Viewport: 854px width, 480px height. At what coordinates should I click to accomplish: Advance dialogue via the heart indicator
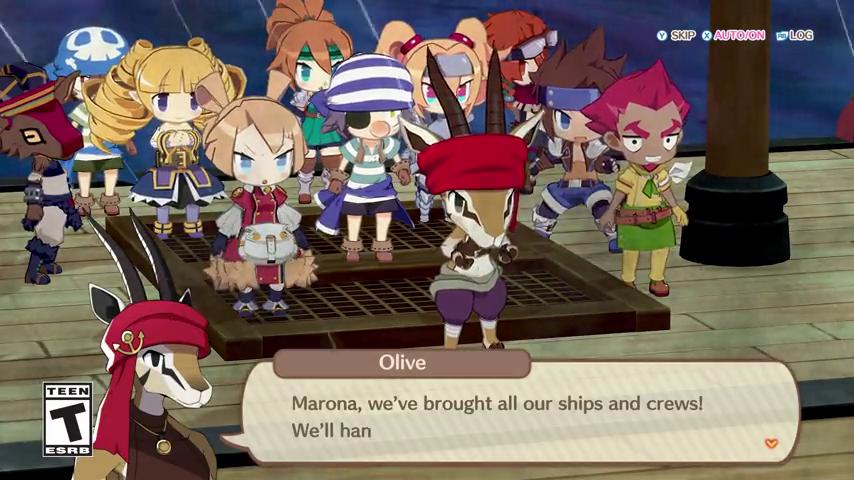coord(770,443)
